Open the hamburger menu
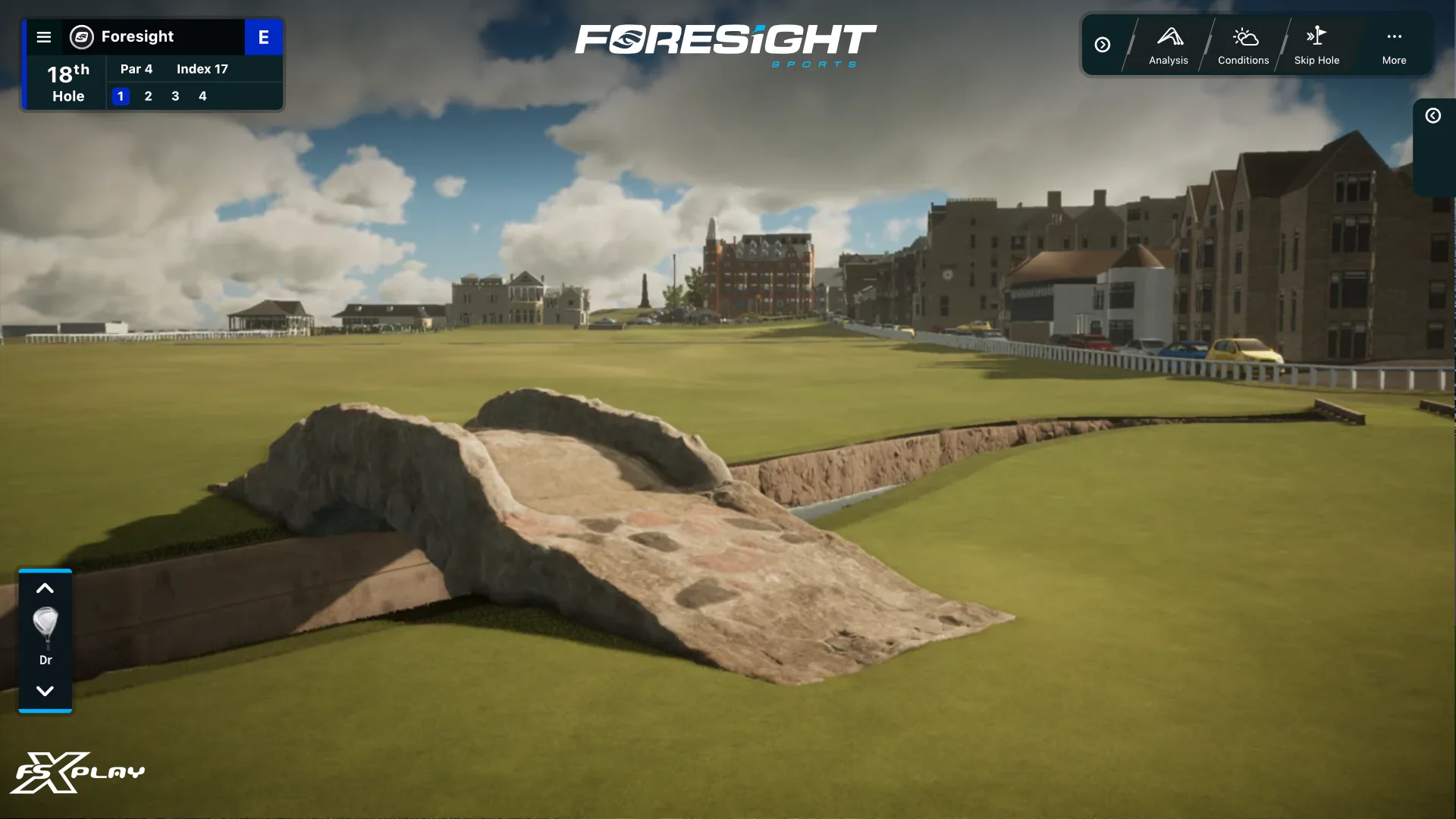Viewport: 1456px width, 819px height. [44, 37]
